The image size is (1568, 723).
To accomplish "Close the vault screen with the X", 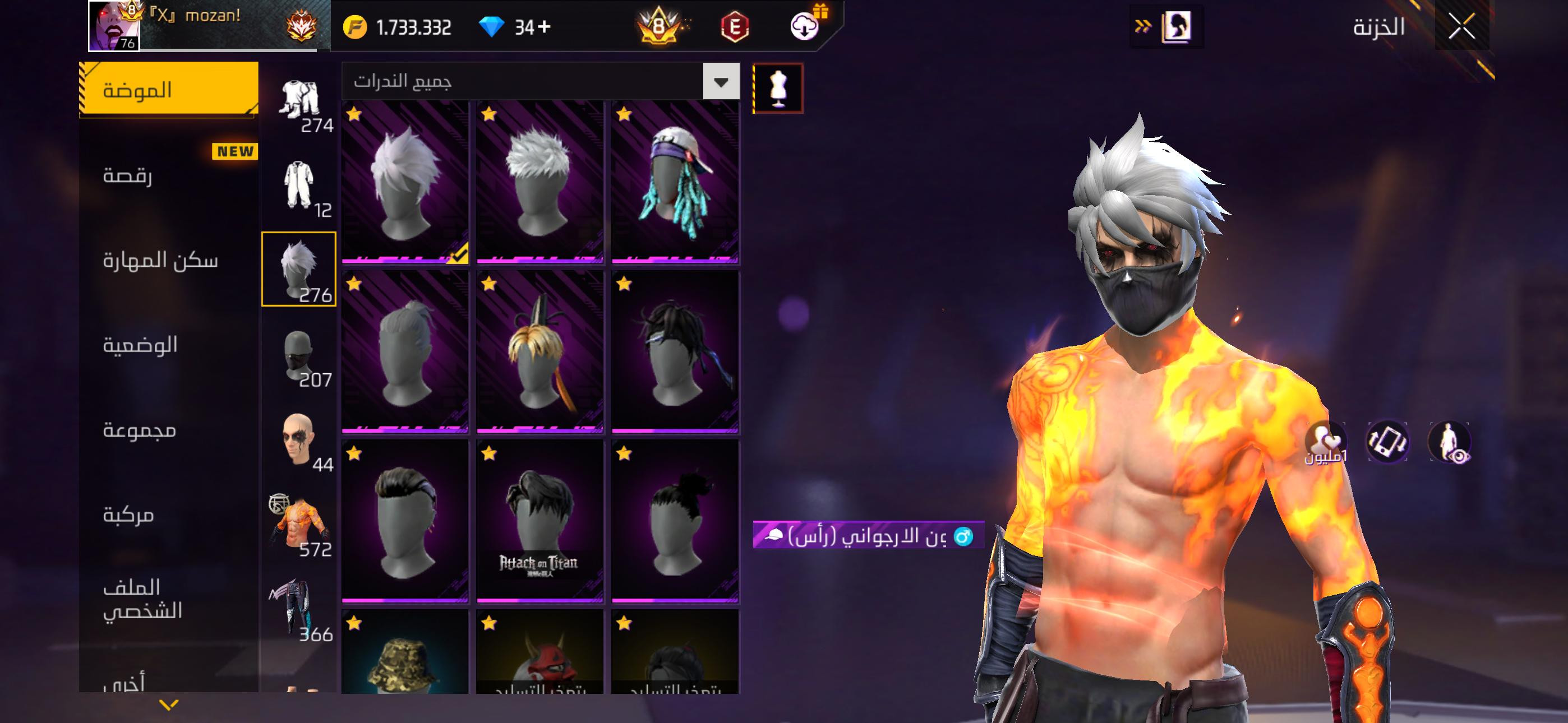I will coord(1461,27).
